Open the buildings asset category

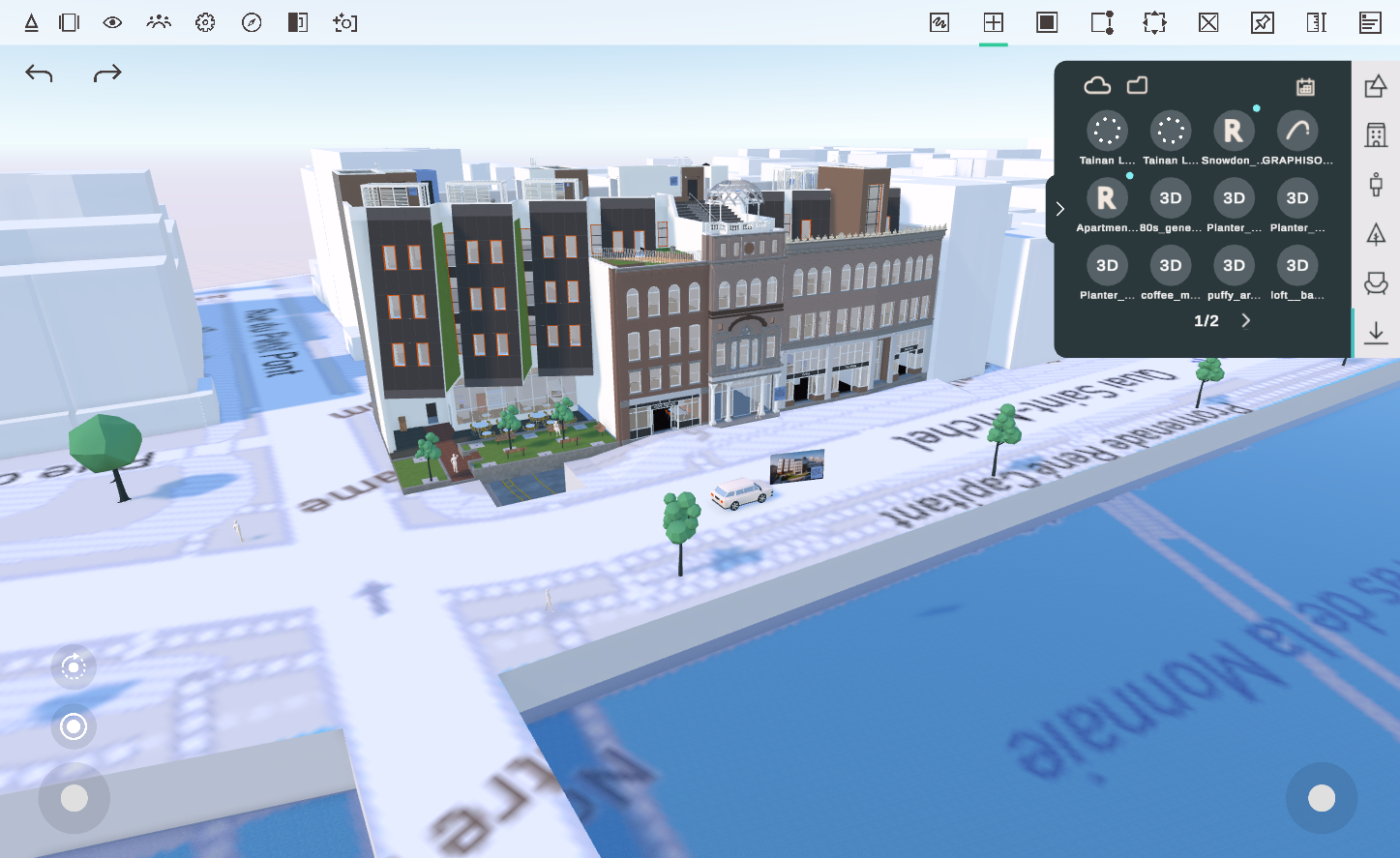click(x=1375, y=134)
